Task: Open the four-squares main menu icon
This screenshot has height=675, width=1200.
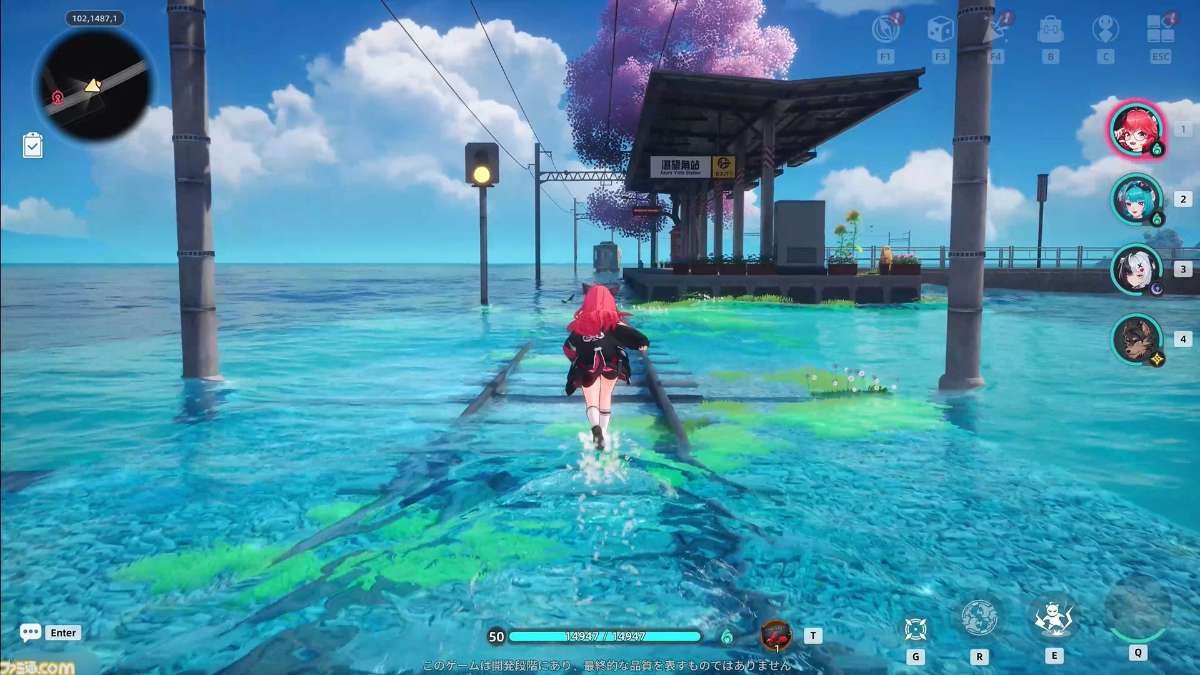Action: [1160, 29]
